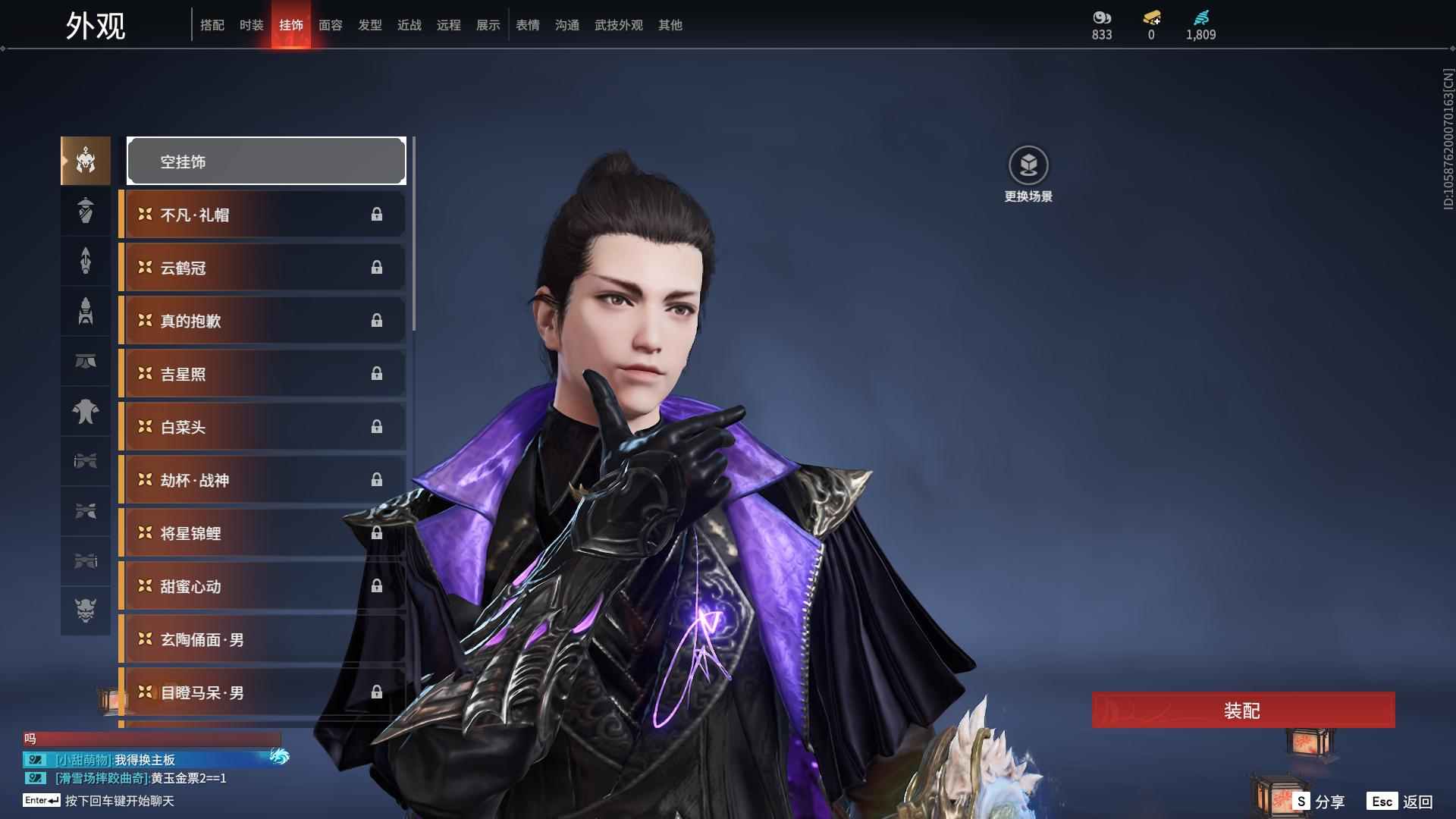The width and height of the screenshot is (1456, 819).
Task: Select the 真的抱歉 accessory row
Action: tap(262, 321)
